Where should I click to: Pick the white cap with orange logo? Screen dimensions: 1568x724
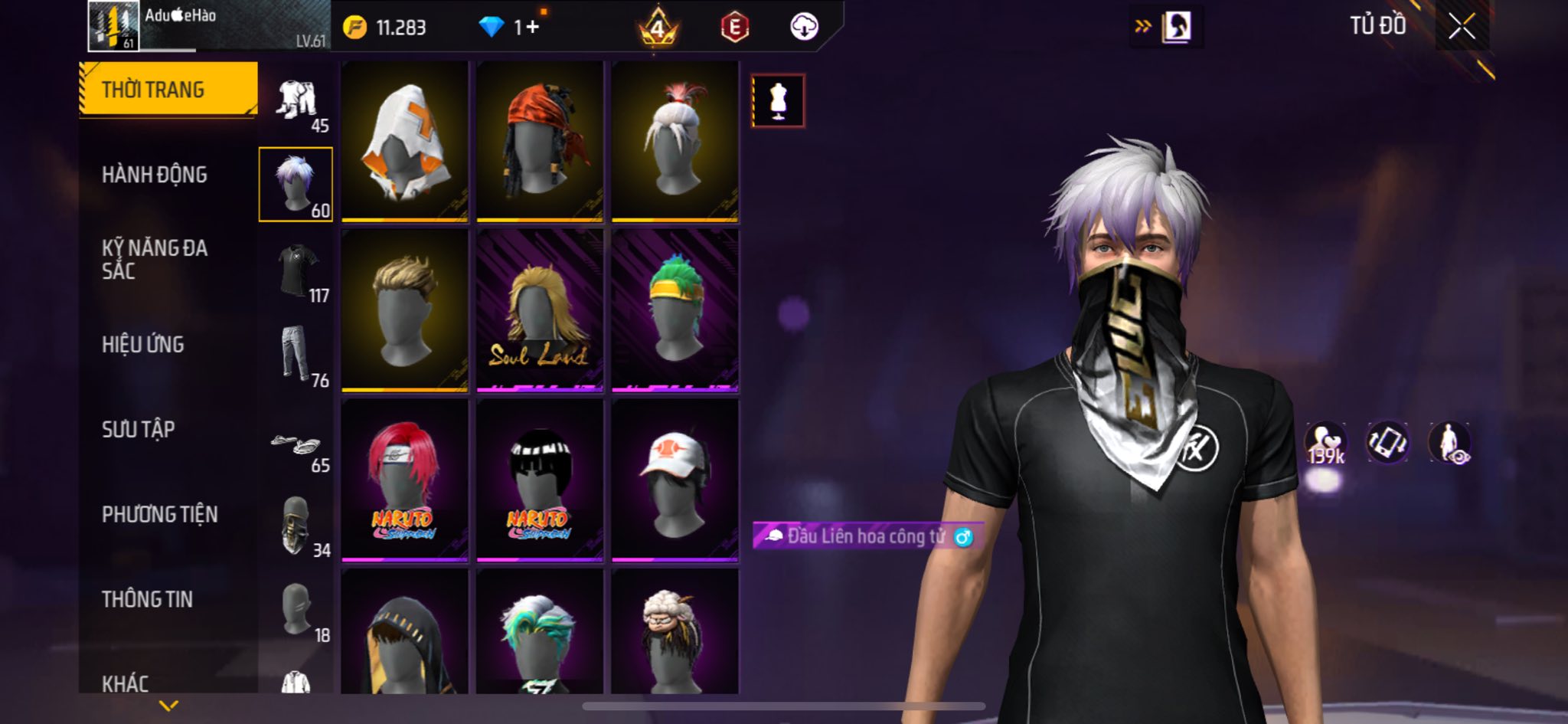[x=675, y=480]
